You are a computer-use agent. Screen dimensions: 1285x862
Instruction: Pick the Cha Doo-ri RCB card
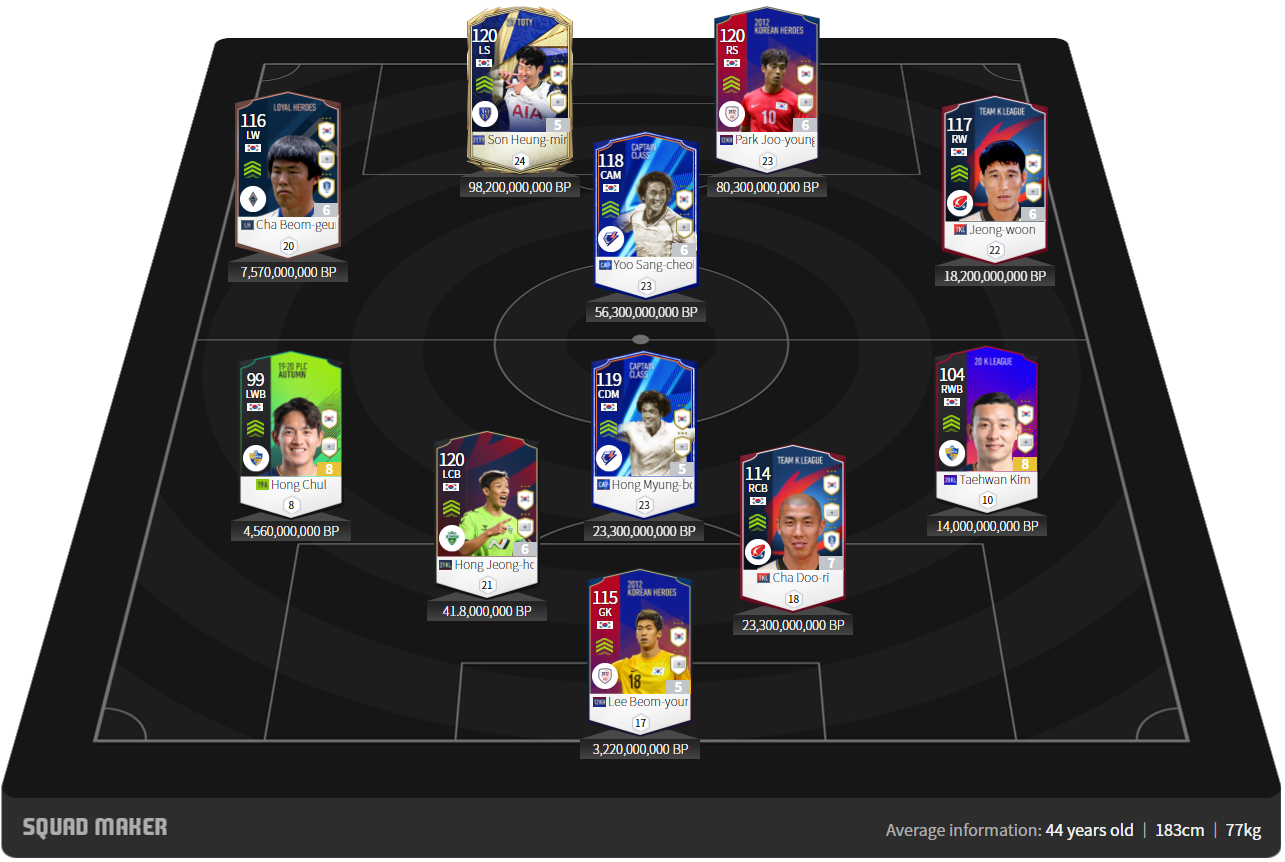point(792,525)
